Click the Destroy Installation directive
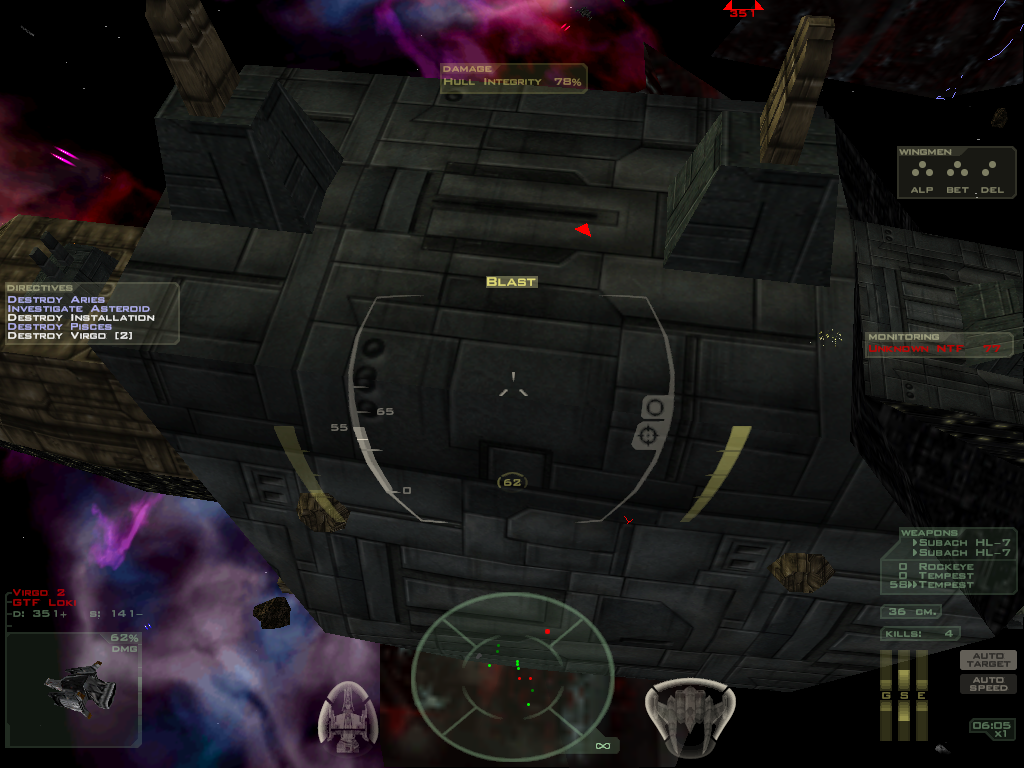Viewport: 1024px width, 768px height. pos(81,318)
